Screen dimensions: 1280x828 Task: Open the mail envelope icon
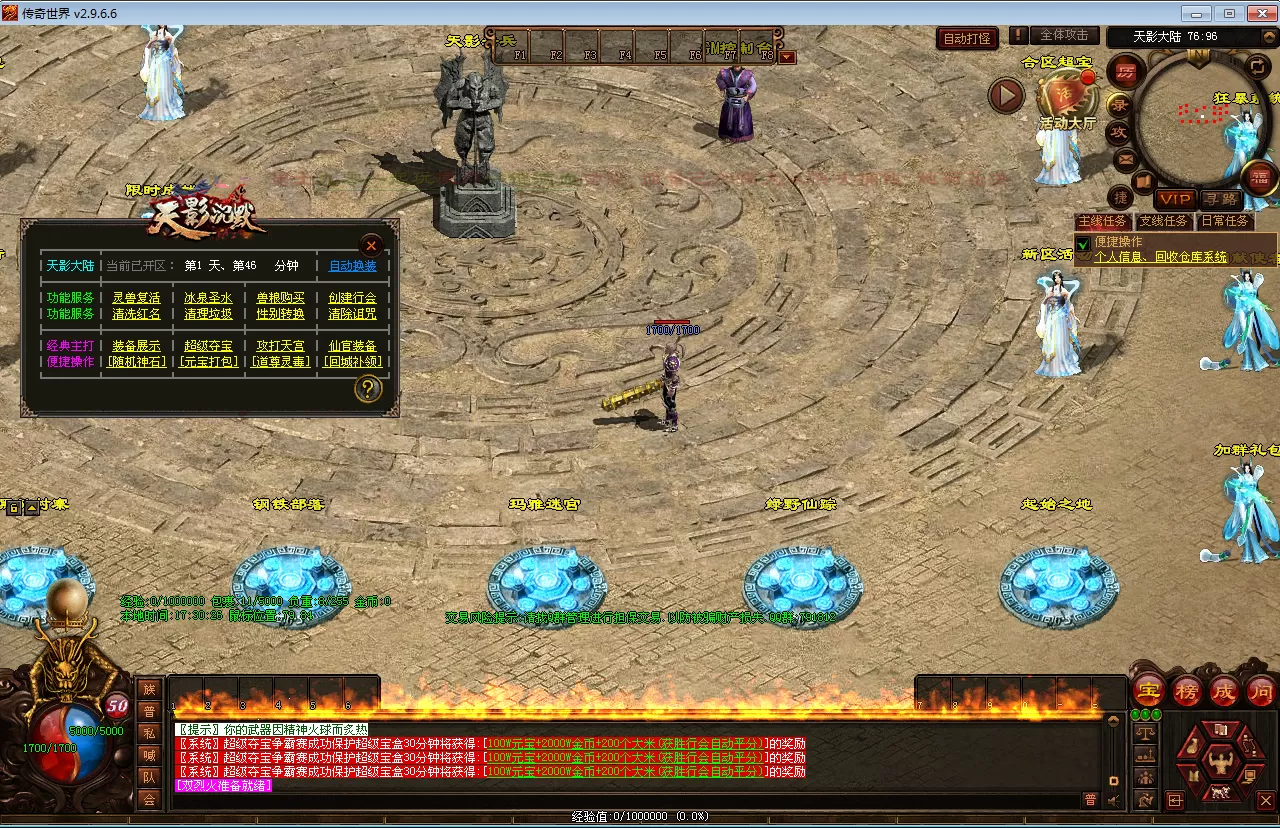coord(1125,159)
